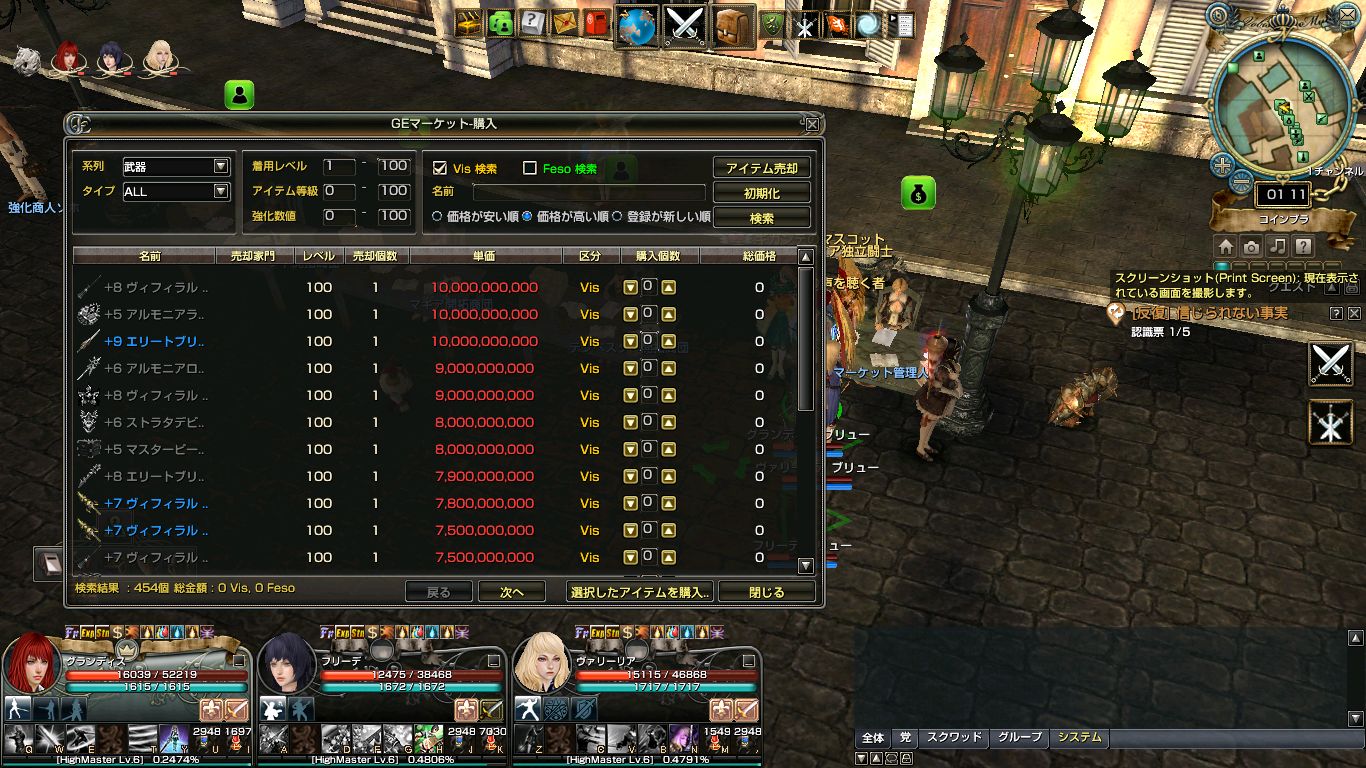1366x768 pixels.
Task: Click the アイテム売却 sell item button
Action: click(761, 168)
